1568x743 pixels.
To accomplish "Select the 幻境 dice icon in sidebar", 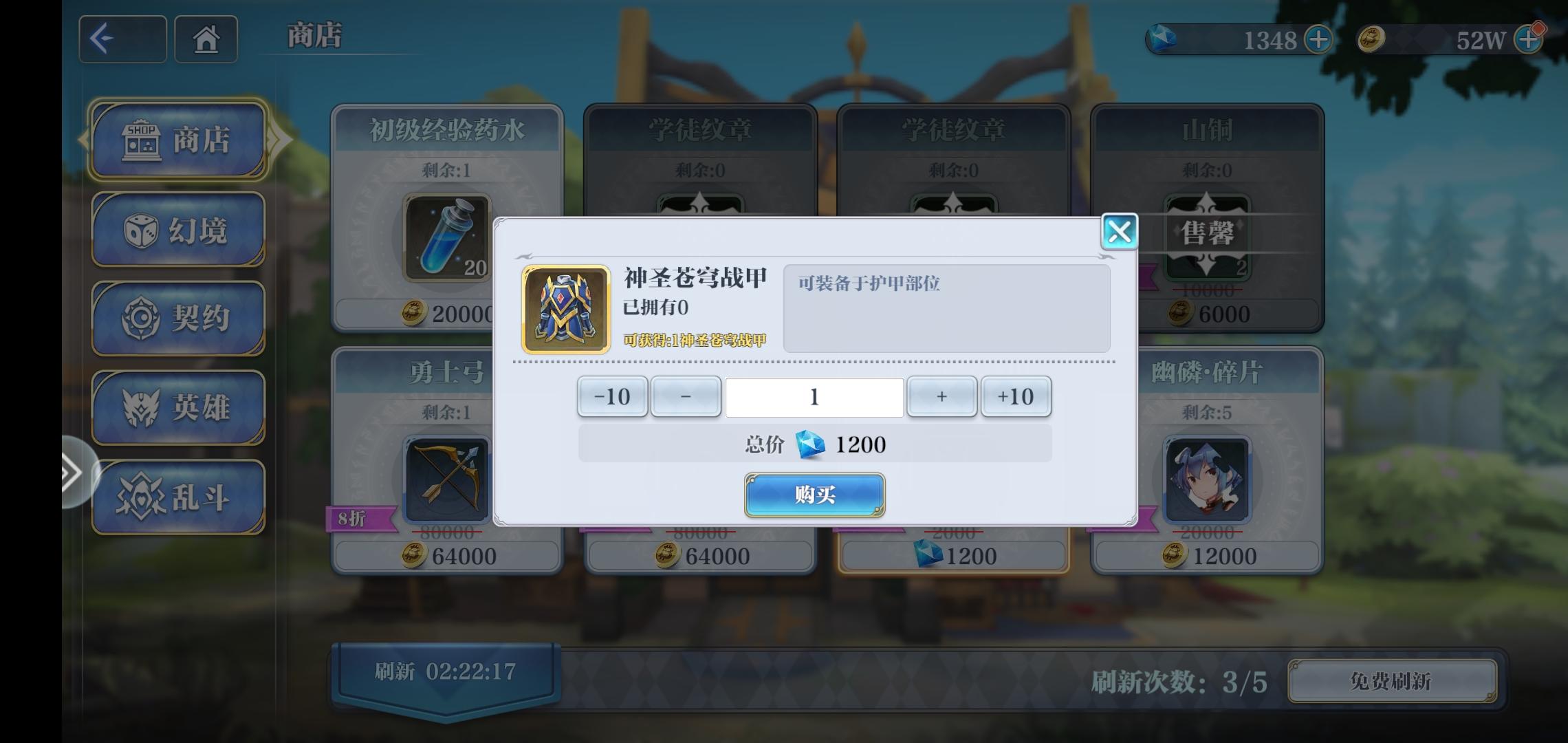I will point(179,230).
